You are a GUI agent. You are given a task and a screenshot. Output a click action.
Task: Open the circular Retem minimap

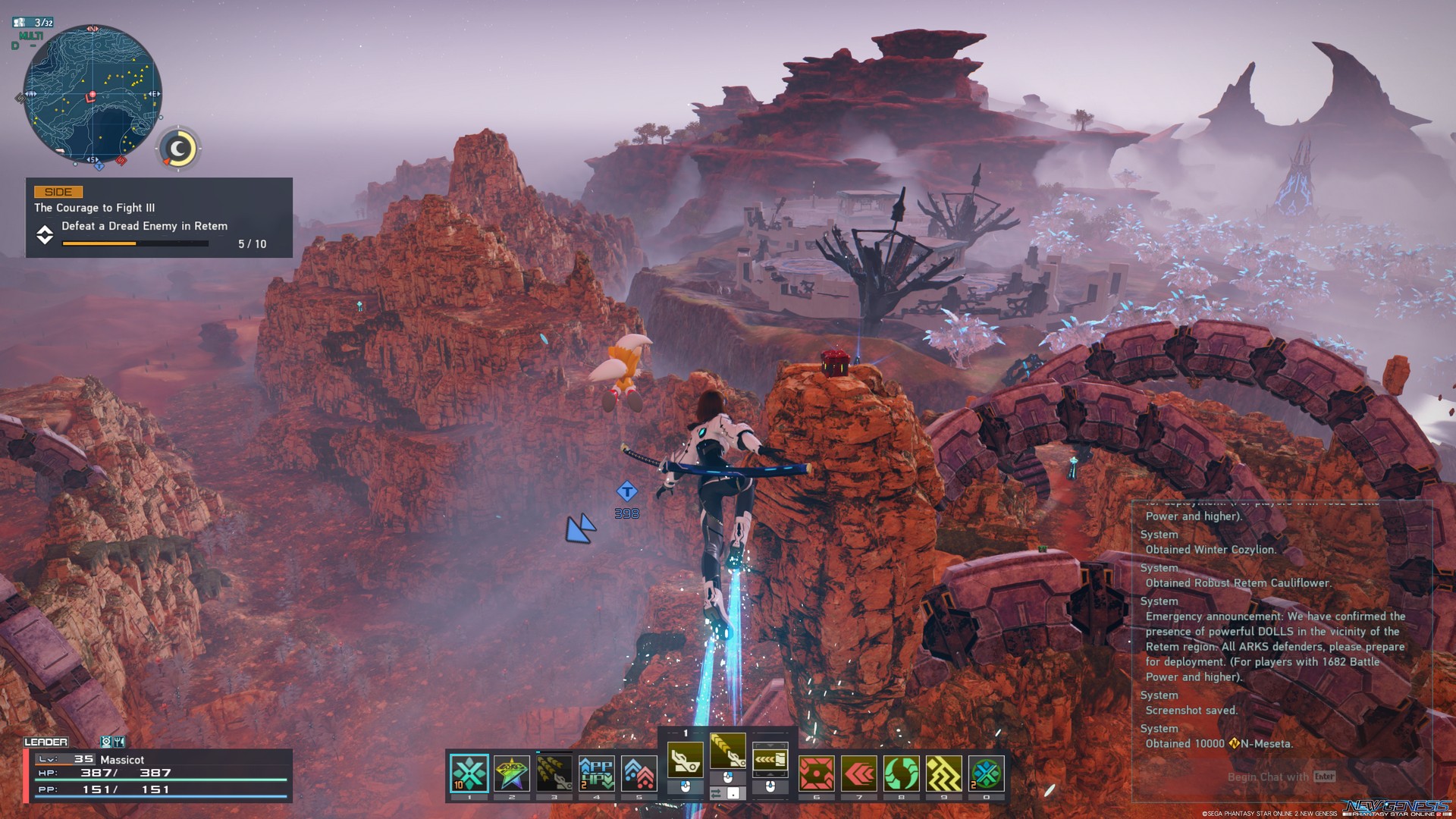click(93, 94)
